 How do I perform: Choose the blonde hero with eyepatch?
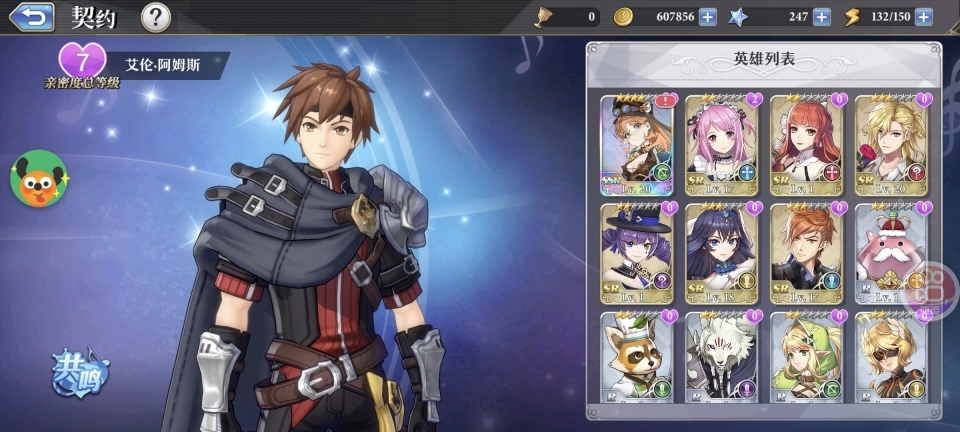pos(891,360)
